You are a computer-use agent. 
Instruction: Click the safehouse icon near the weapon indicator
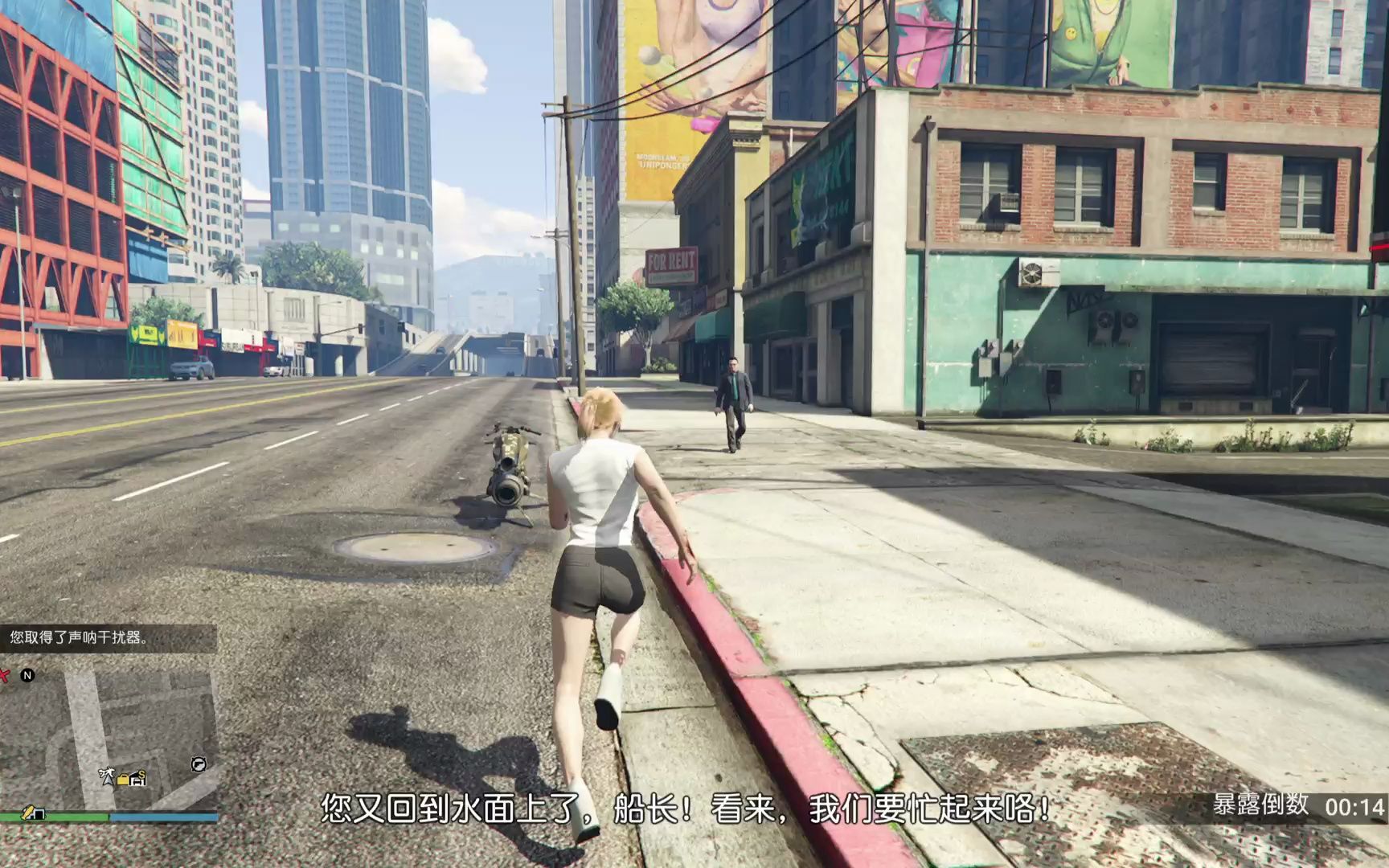point(38,814)
